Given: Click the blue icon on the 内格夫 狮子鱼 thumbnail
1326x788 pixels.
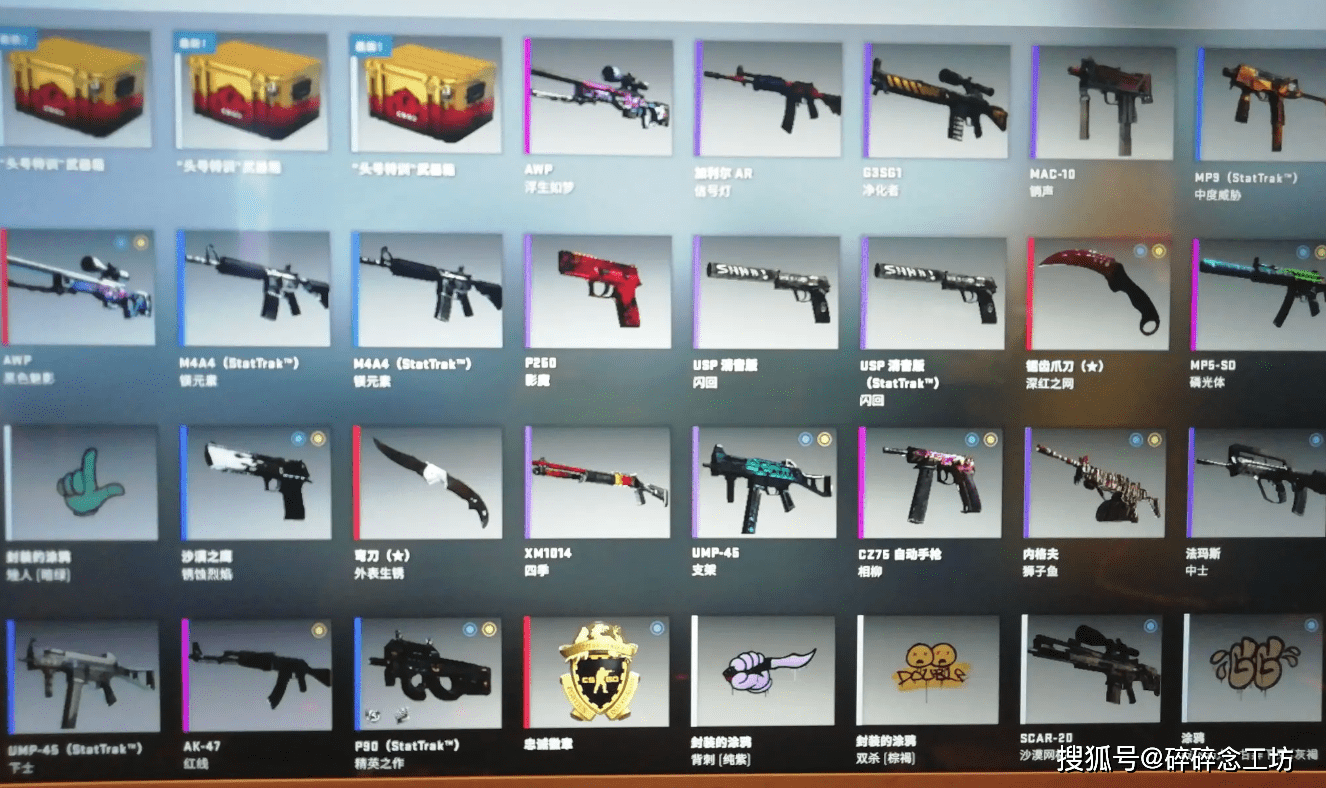Looking at the screenshot, I should click(1136, 441).
